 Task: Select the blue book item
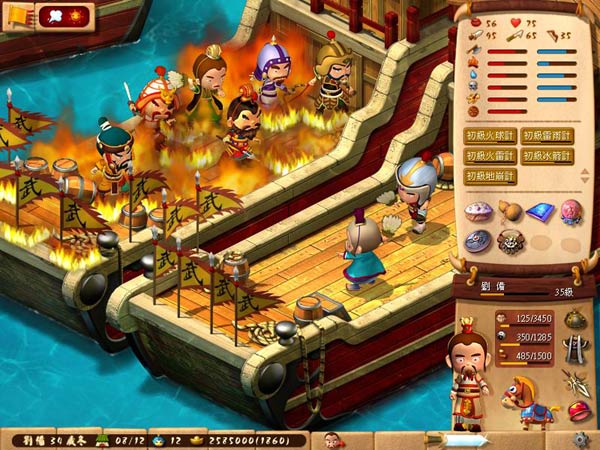pyautogui.click(x=540, y=211)
